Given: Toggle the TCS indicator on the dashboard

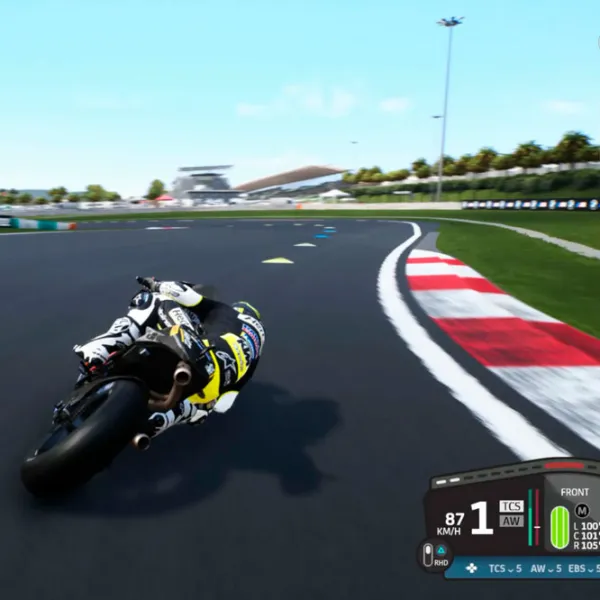Looking at the screenshot, I should pos(511,506).
